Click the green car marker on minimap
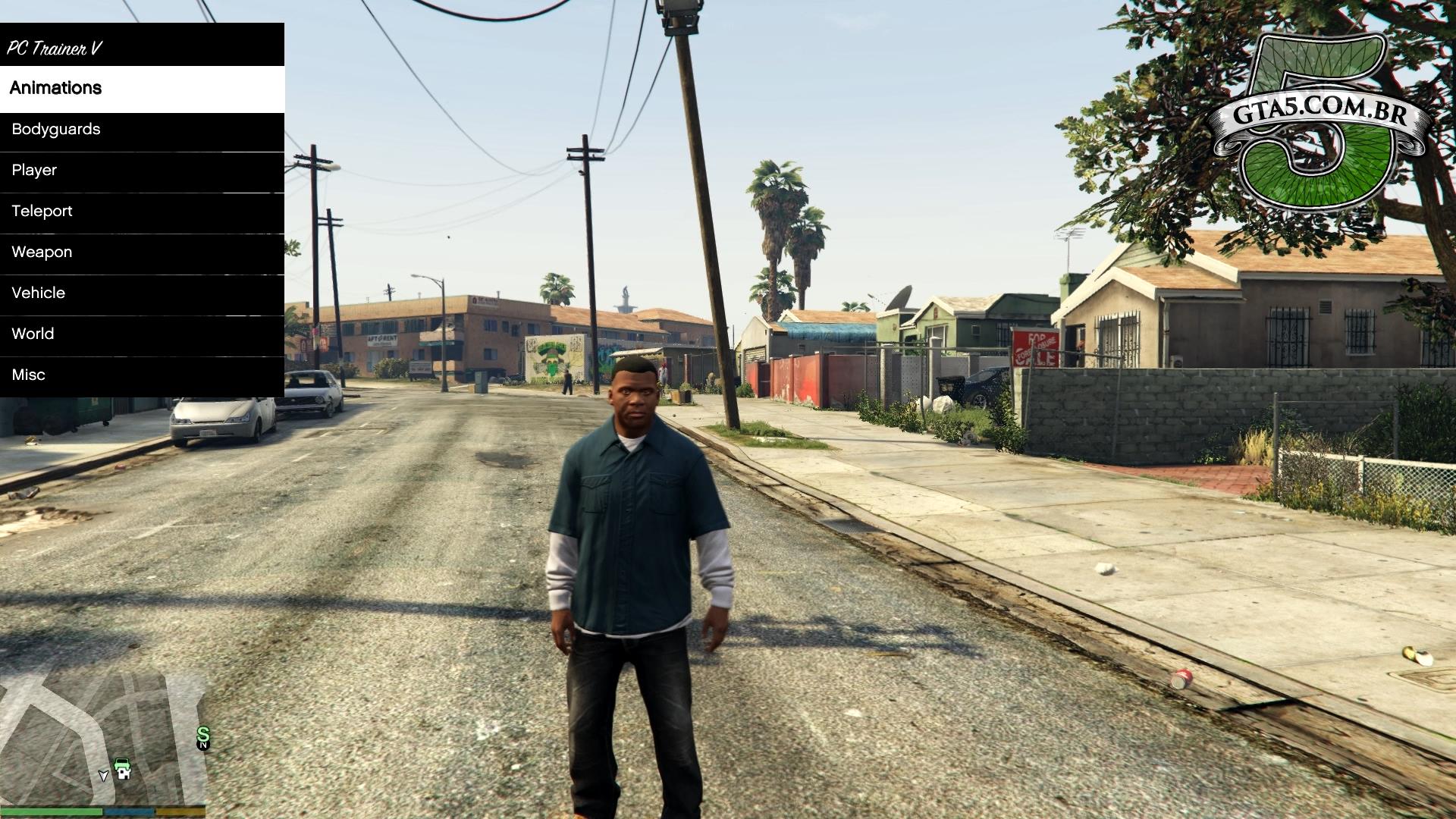Image resolution: width=1456 pixels, height=819 pixels. [123, 768]
